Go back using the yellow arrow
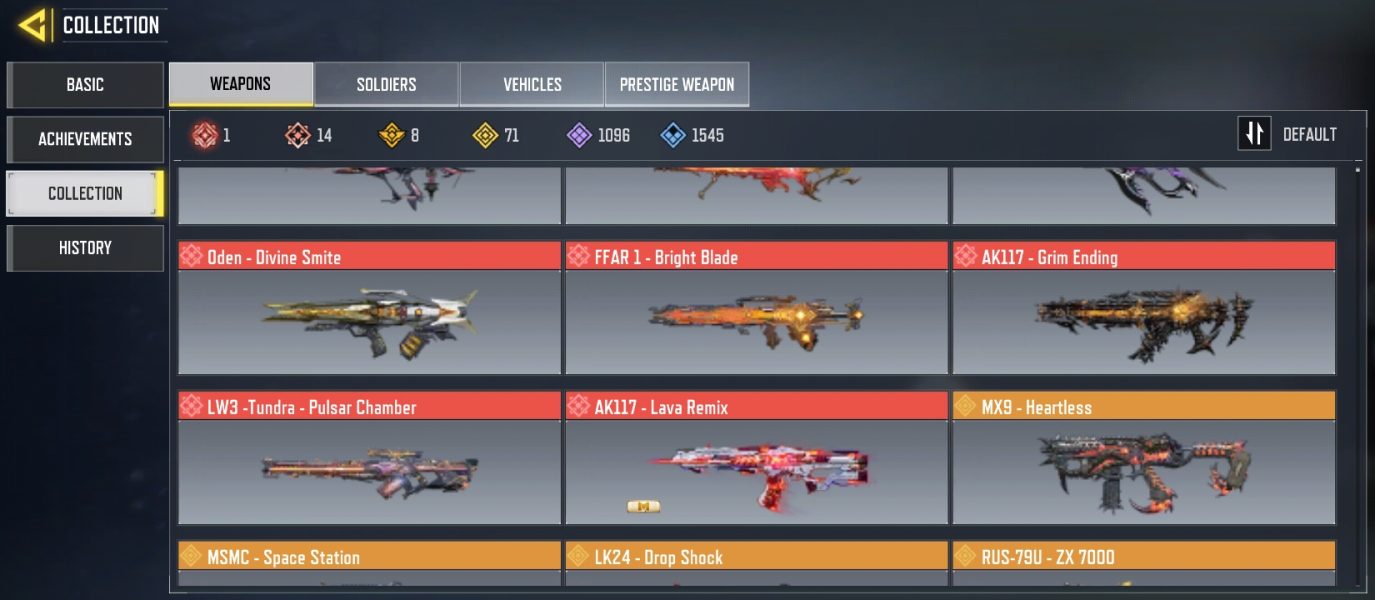This screenshot has height=600, width=1375. [x=33, y=25]
